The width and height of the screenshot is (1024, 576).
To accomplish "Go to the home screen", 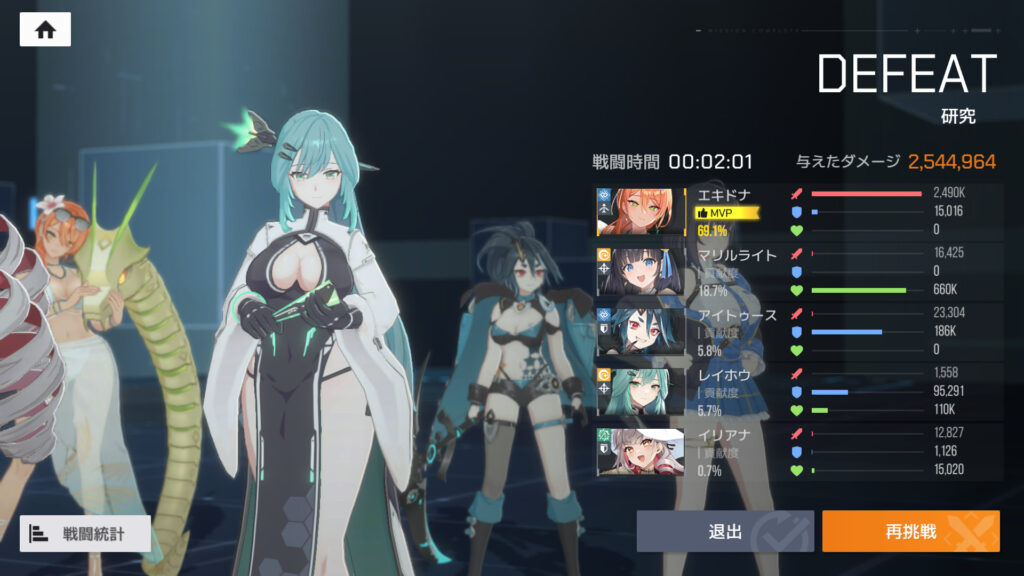I will click(45, 29).
